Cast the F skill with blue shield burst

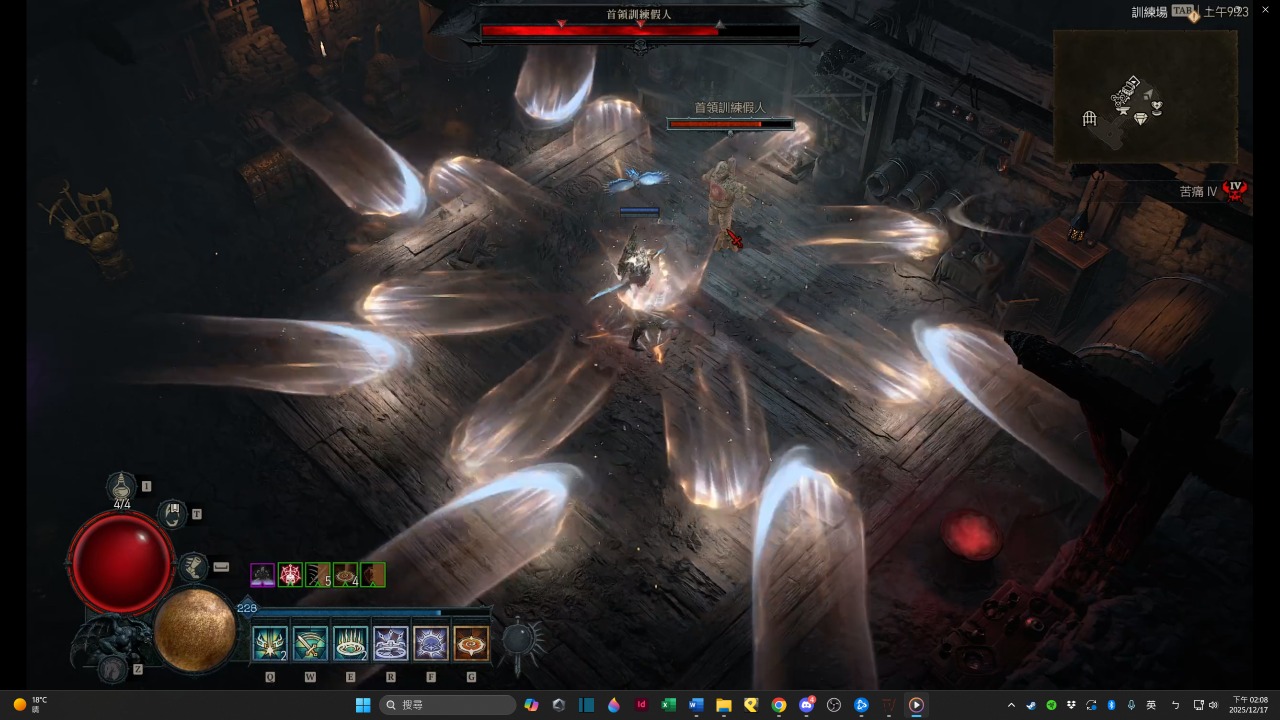[x=431, y=643]
